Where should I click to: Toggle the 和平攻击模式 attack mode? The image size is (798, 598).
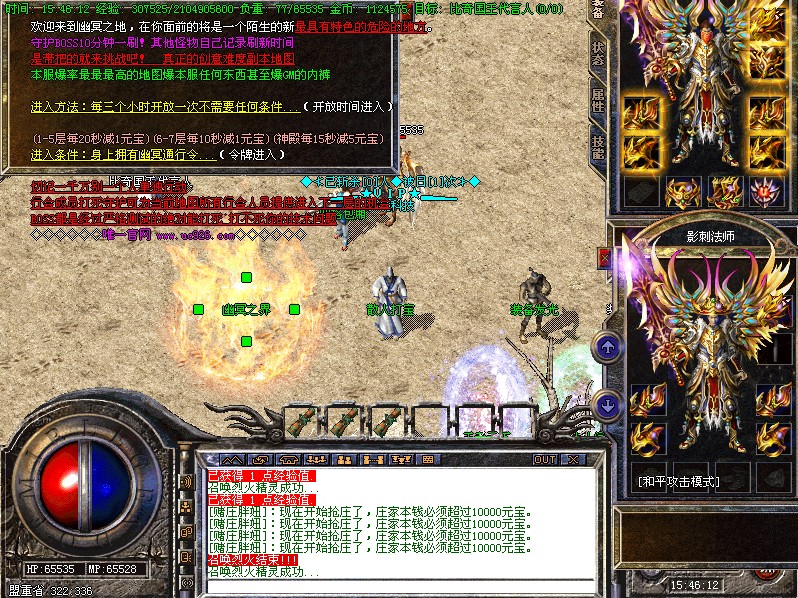click(x=679, y=481)
